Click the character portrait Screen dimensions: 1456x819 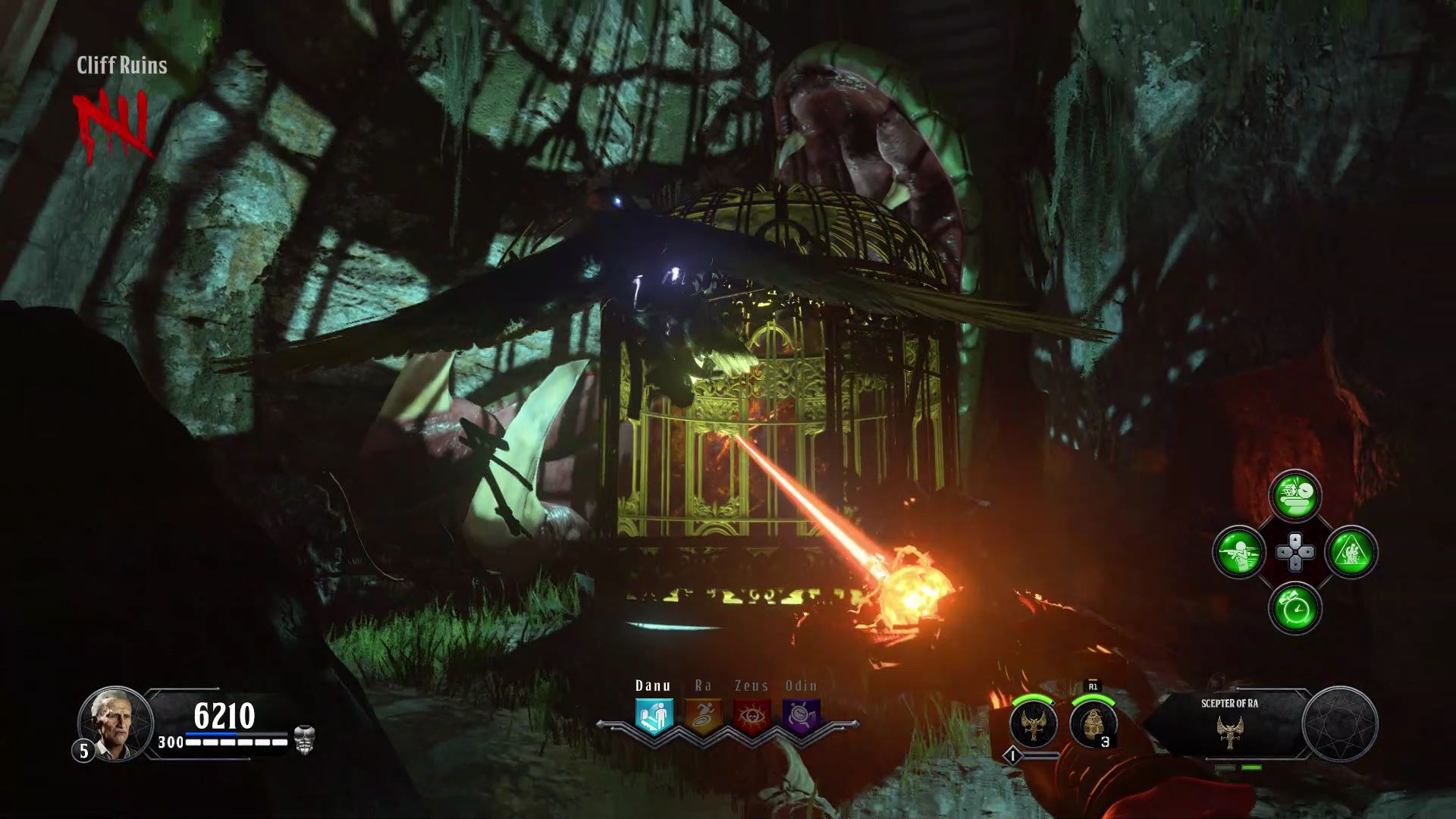pos(115,722)
